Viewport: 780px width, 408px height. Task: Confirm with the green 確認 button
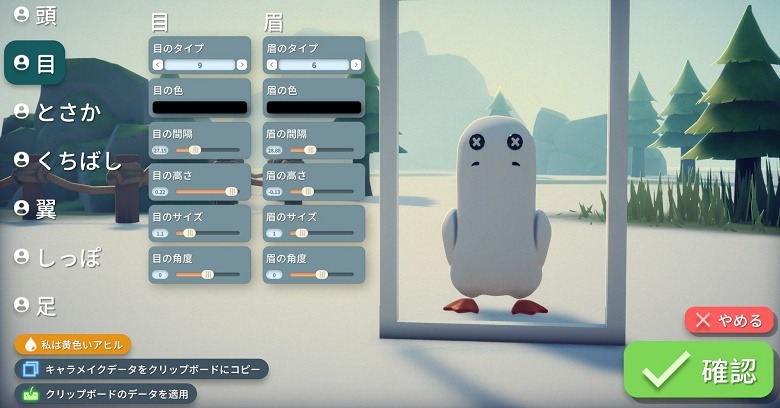700,371
